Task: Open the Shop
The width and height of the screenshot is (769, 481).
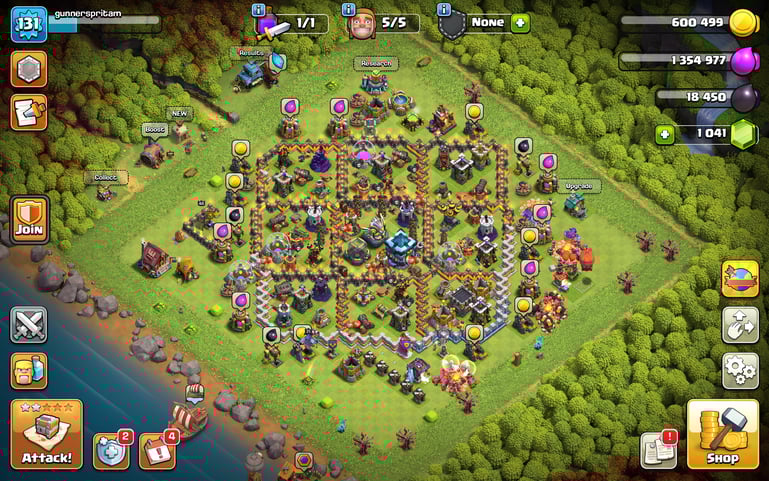Action: pyautogui.click(x=722, y=434)
